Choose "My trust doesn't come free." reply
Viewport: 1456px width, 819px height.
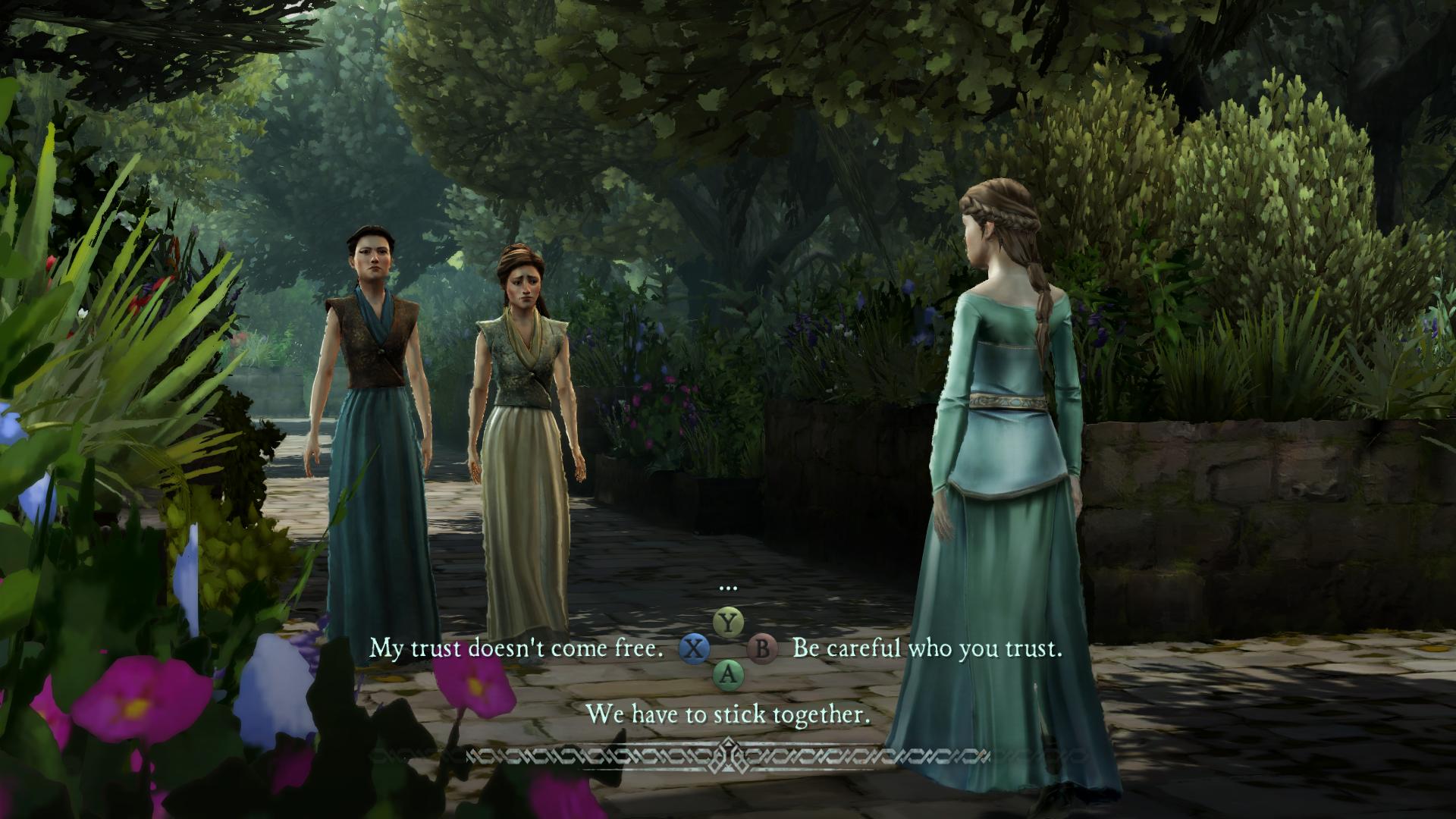[x=516, y=648]
